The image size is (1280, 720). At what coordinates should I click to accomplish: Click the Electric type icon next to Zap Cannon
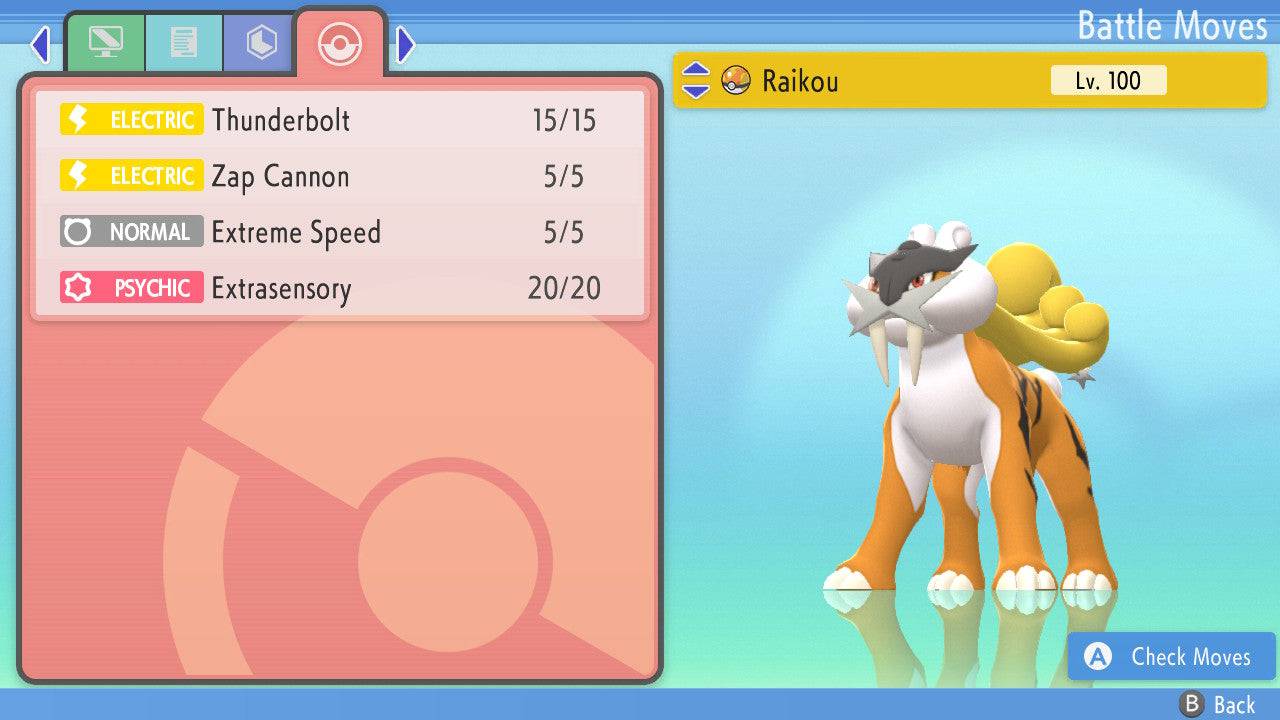point(131,175)
